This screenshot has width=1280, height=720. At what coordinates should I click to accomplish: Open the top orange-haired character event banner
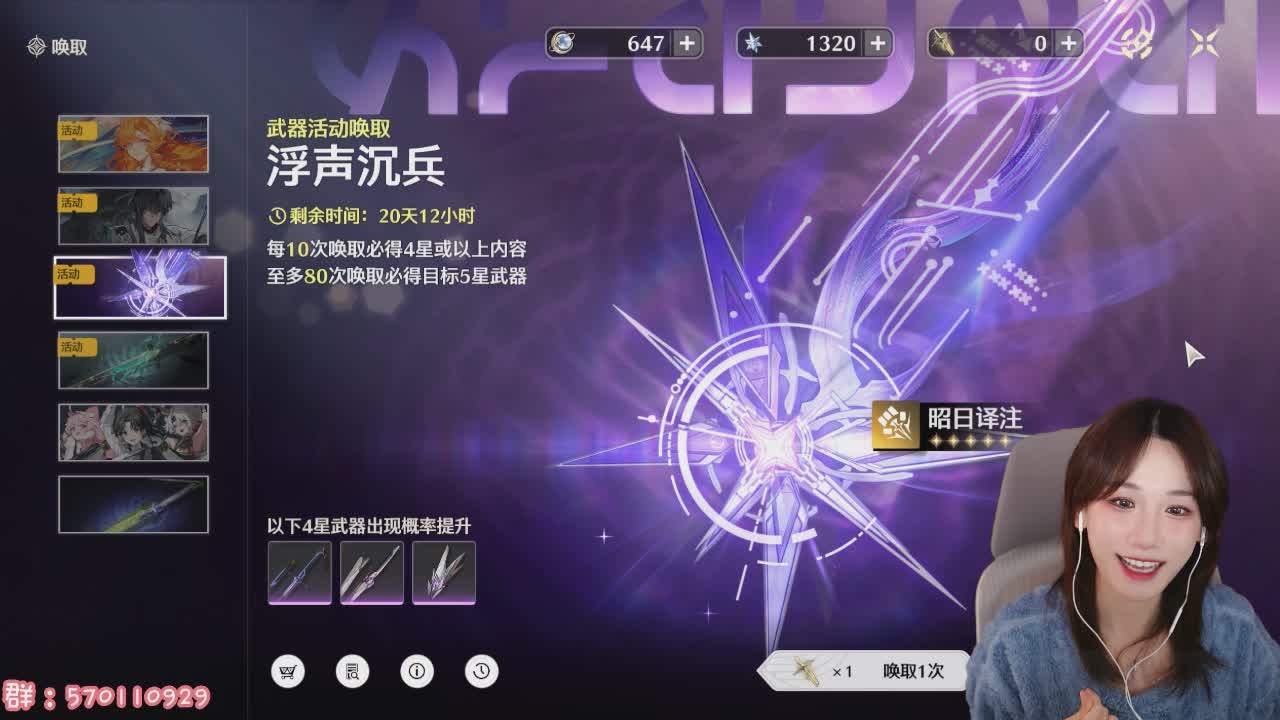click(135, 143)
